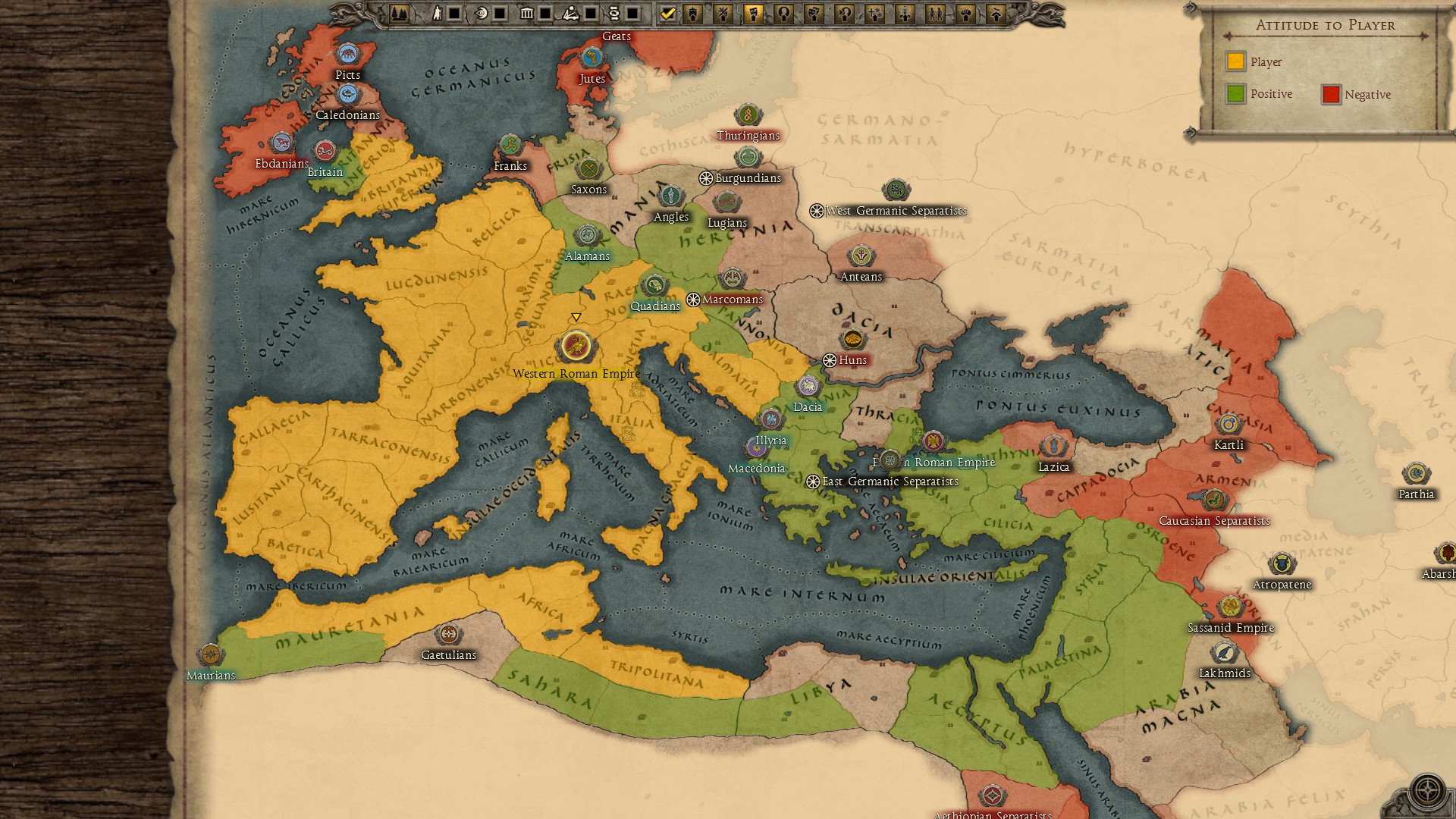Check the box beside the columned building icon

point(545,13)
